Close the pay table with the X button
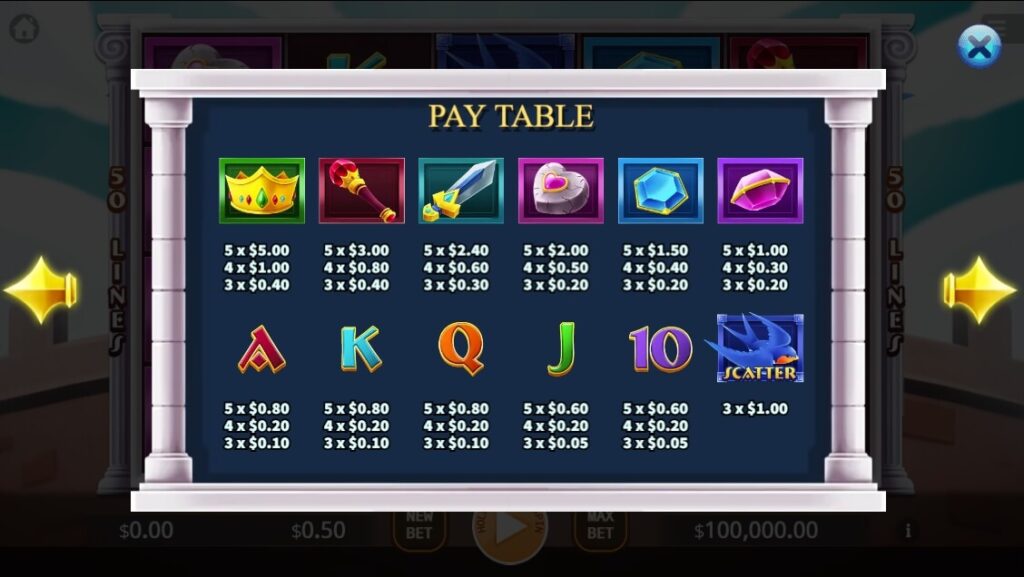Screen dimensions: 1024x577 [x=979, y=46]
